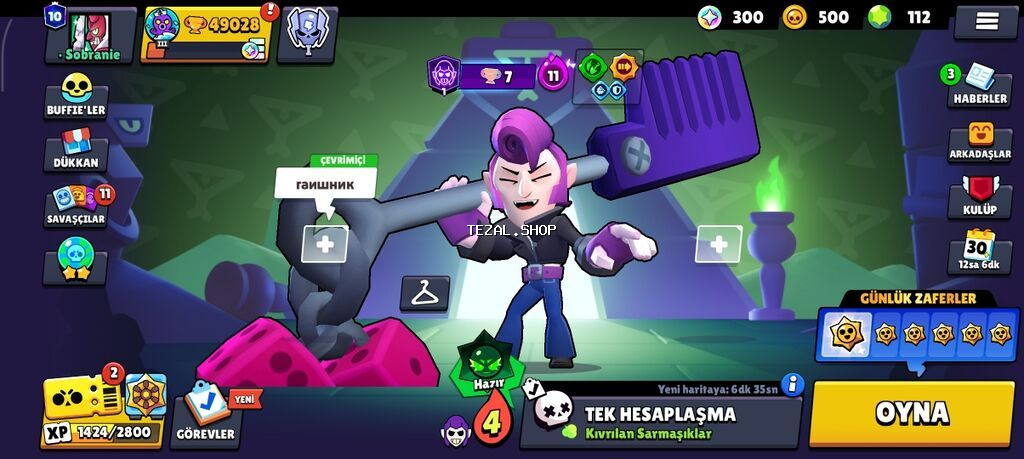Open the trophy road showing 49028
This screenshot has width=1024, height=459.
pyautogui.click(x=207, y=34)
